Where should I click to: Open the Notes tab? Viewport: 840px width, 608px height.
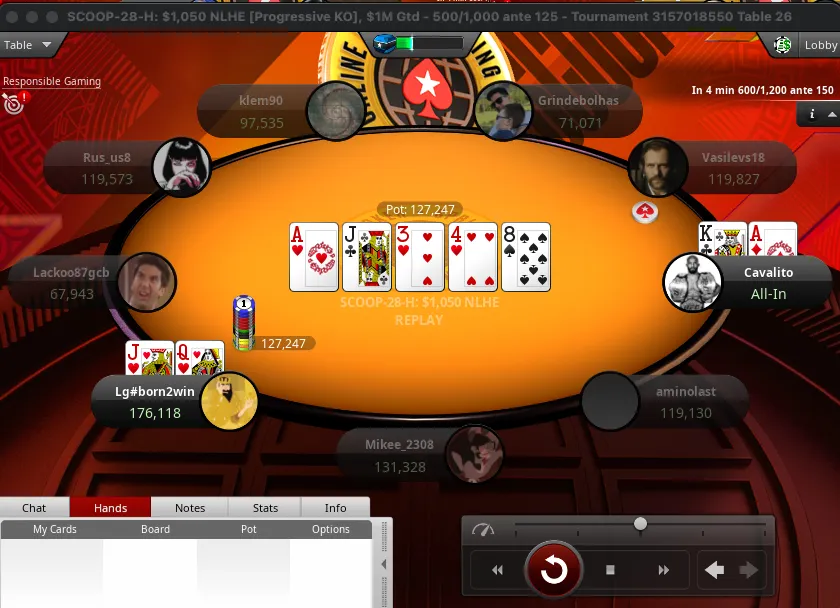click(x=190, y=508)
